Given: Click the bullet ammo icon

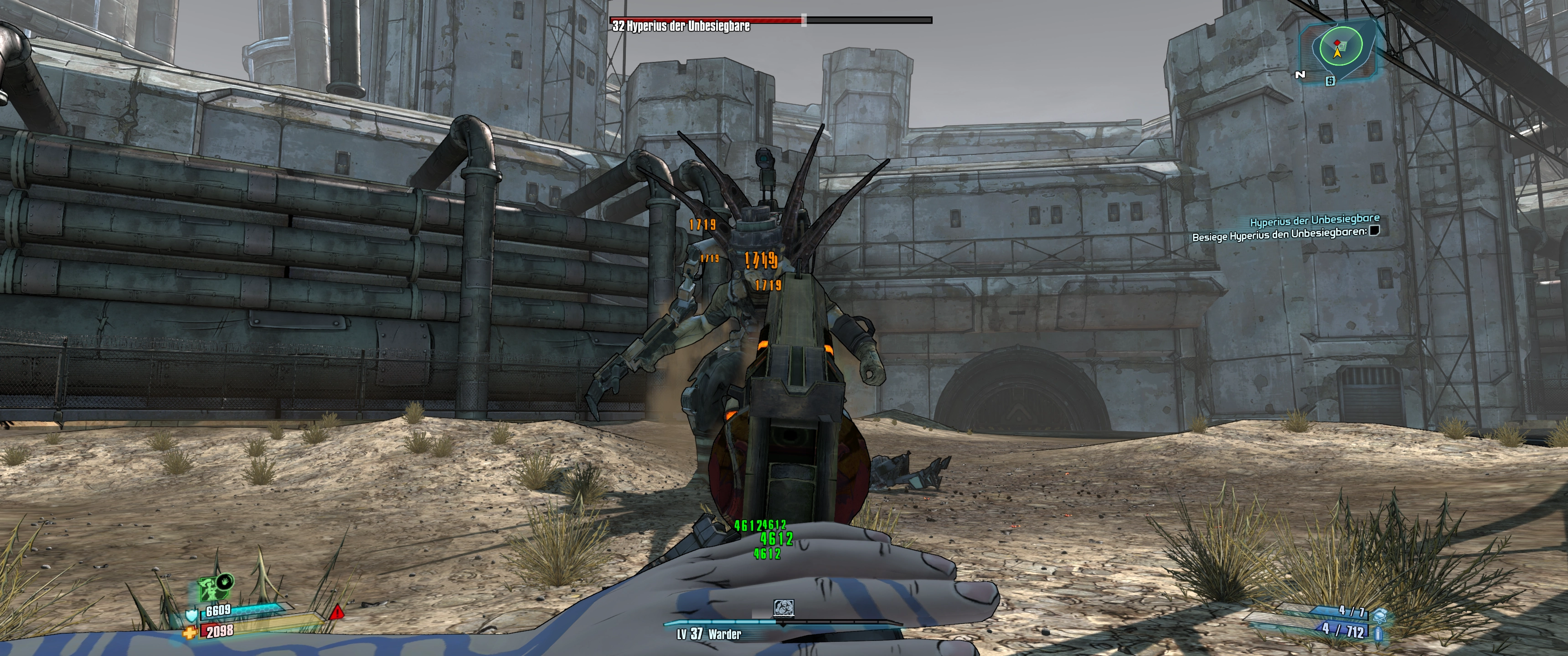Looking at the screenshot, I should [x=1378, y=634].
